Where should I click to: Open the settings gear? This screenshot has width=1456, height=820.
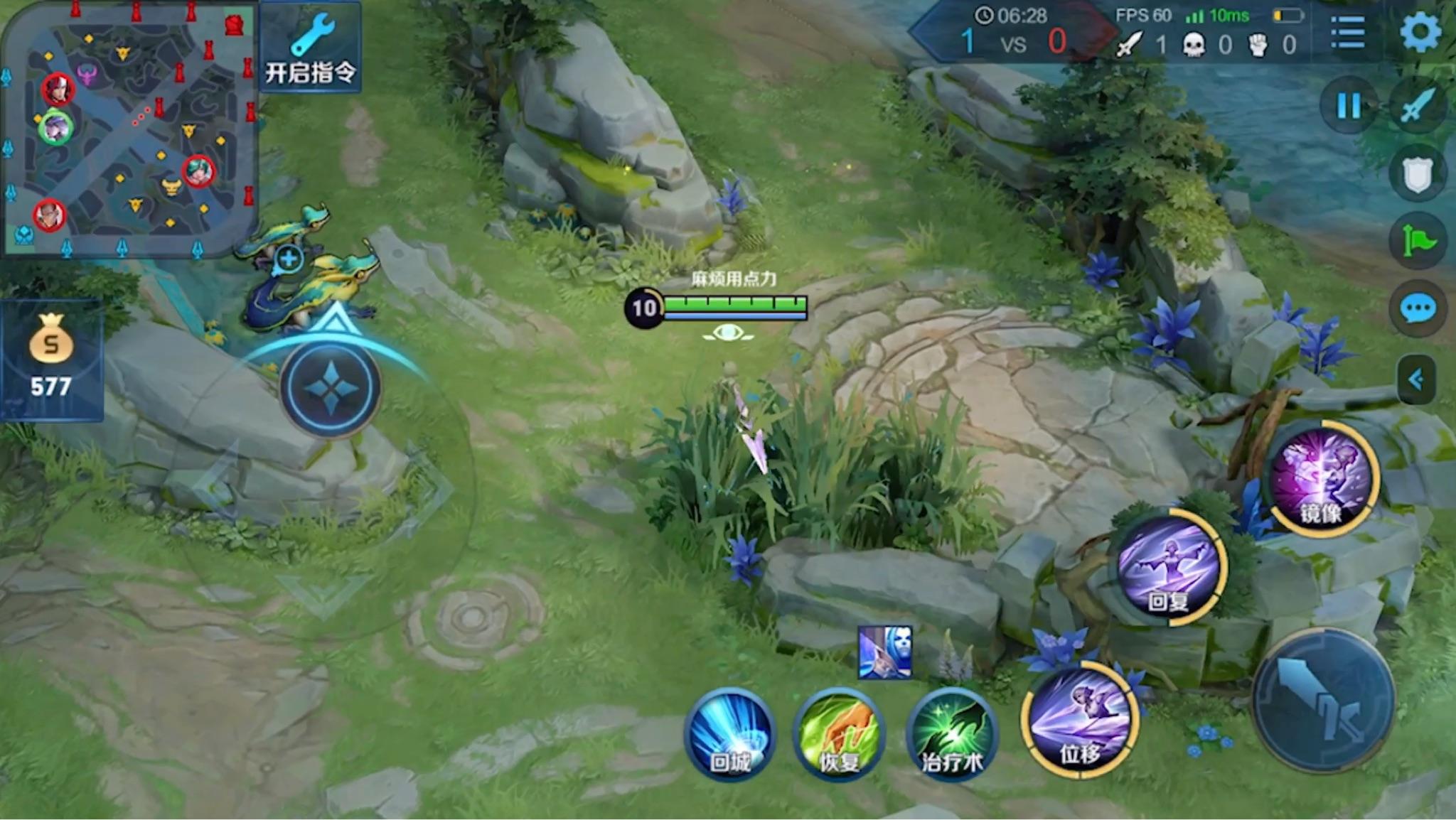(x=1420, y=32)
